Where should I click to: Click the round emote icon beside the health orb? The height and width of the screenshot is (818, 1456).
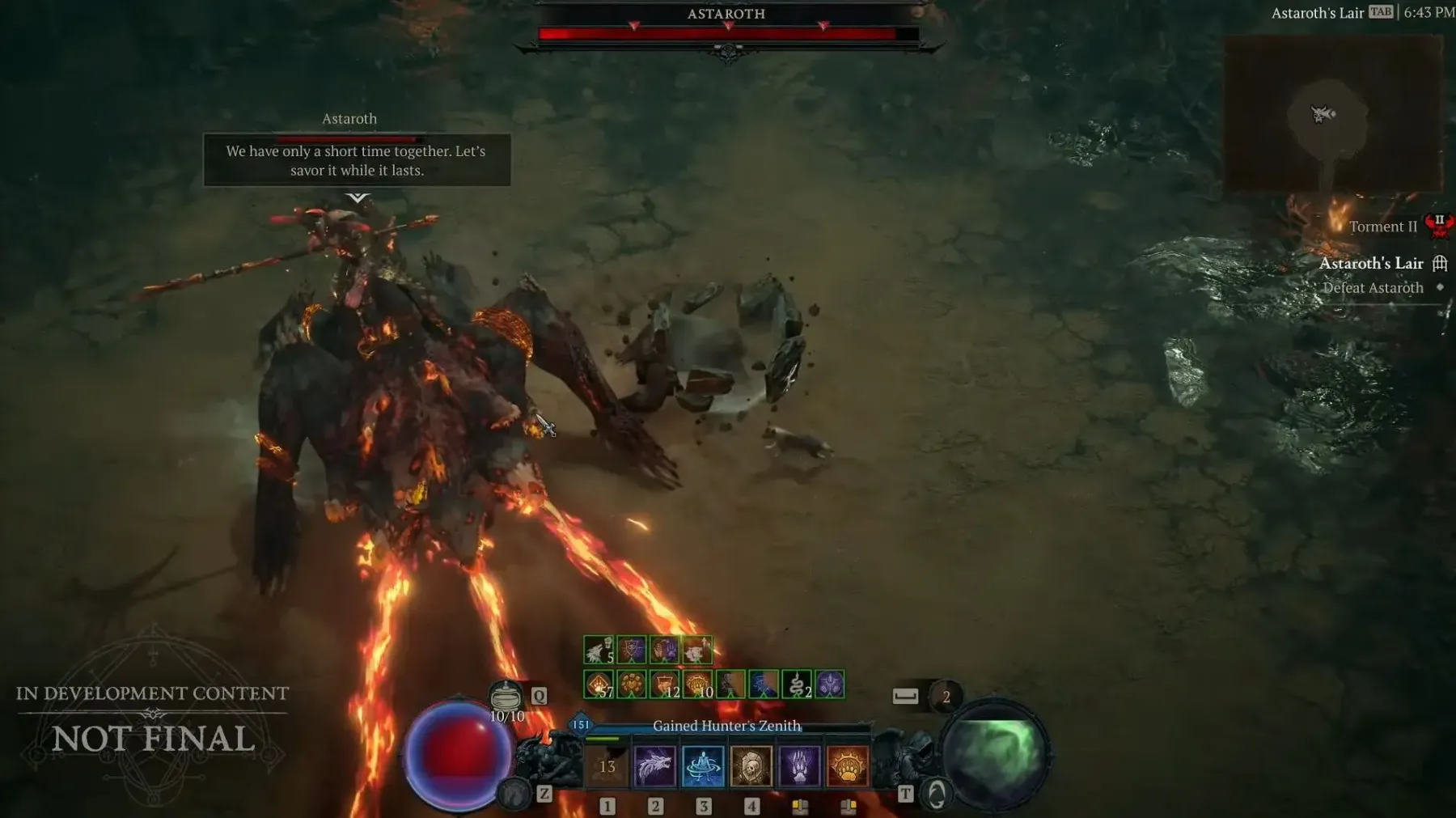[514, 795]
